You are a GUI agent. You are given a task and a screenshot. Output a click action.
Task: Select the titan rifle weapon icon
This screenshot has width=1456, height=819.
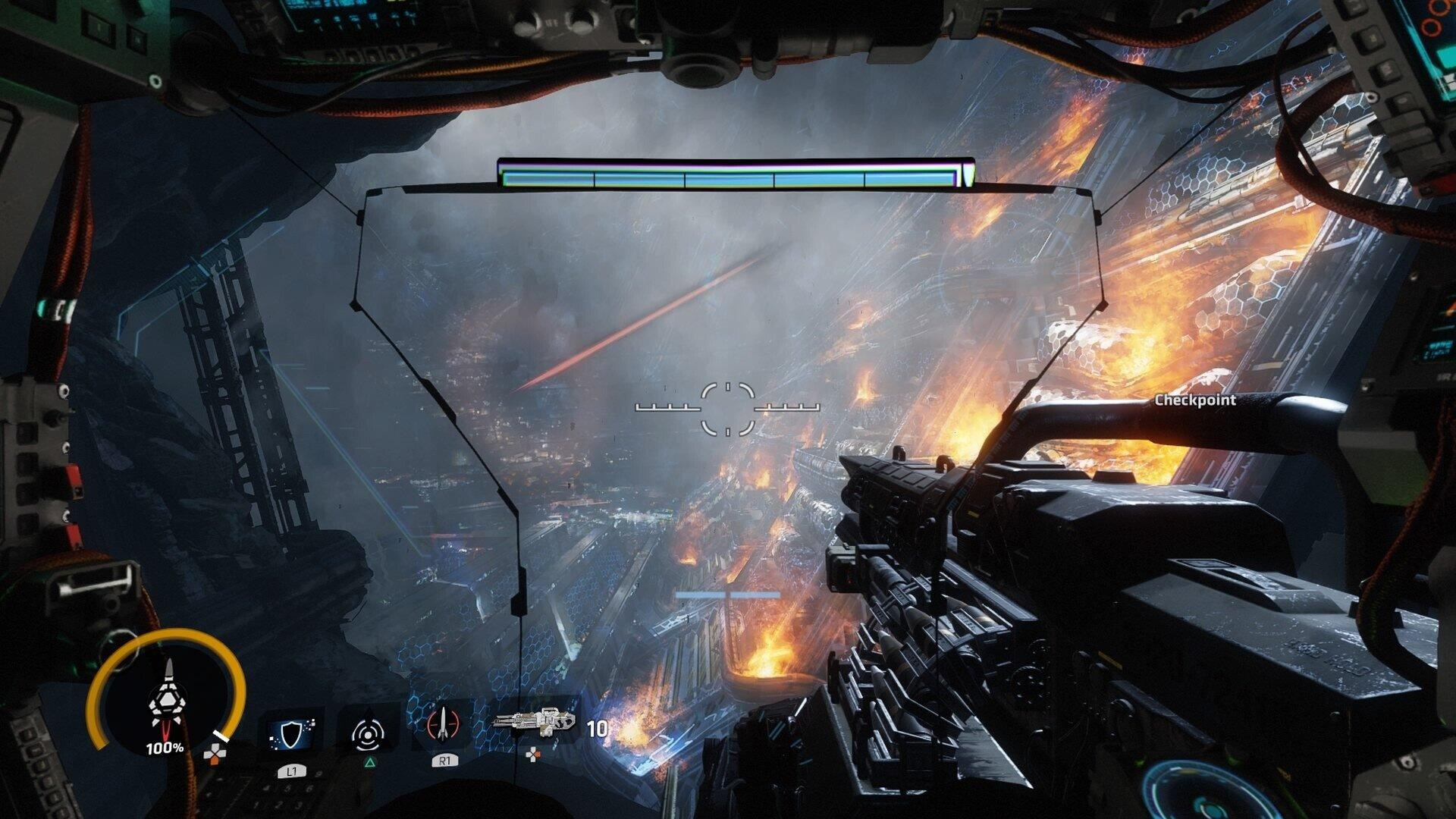pos(535,721)
